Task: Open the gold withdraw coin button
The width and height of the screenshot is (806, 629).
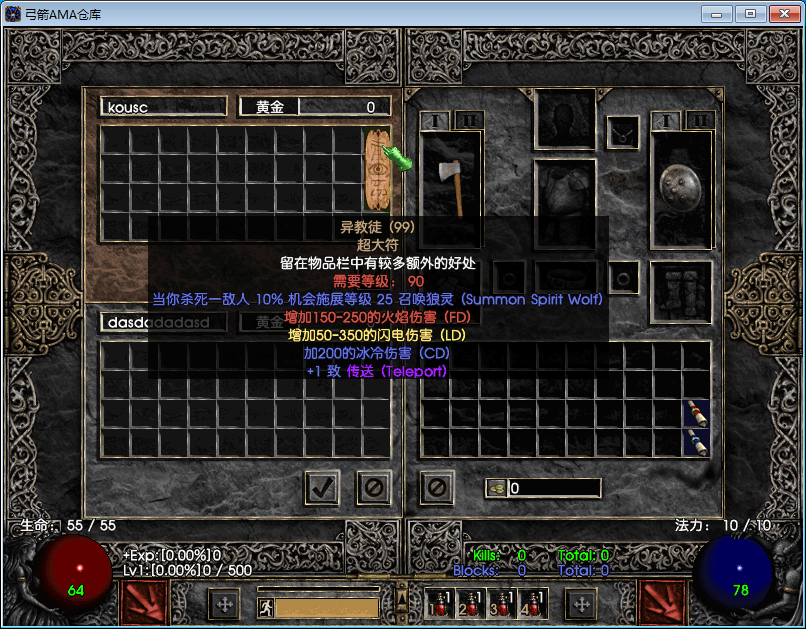Action: [496, 488]
